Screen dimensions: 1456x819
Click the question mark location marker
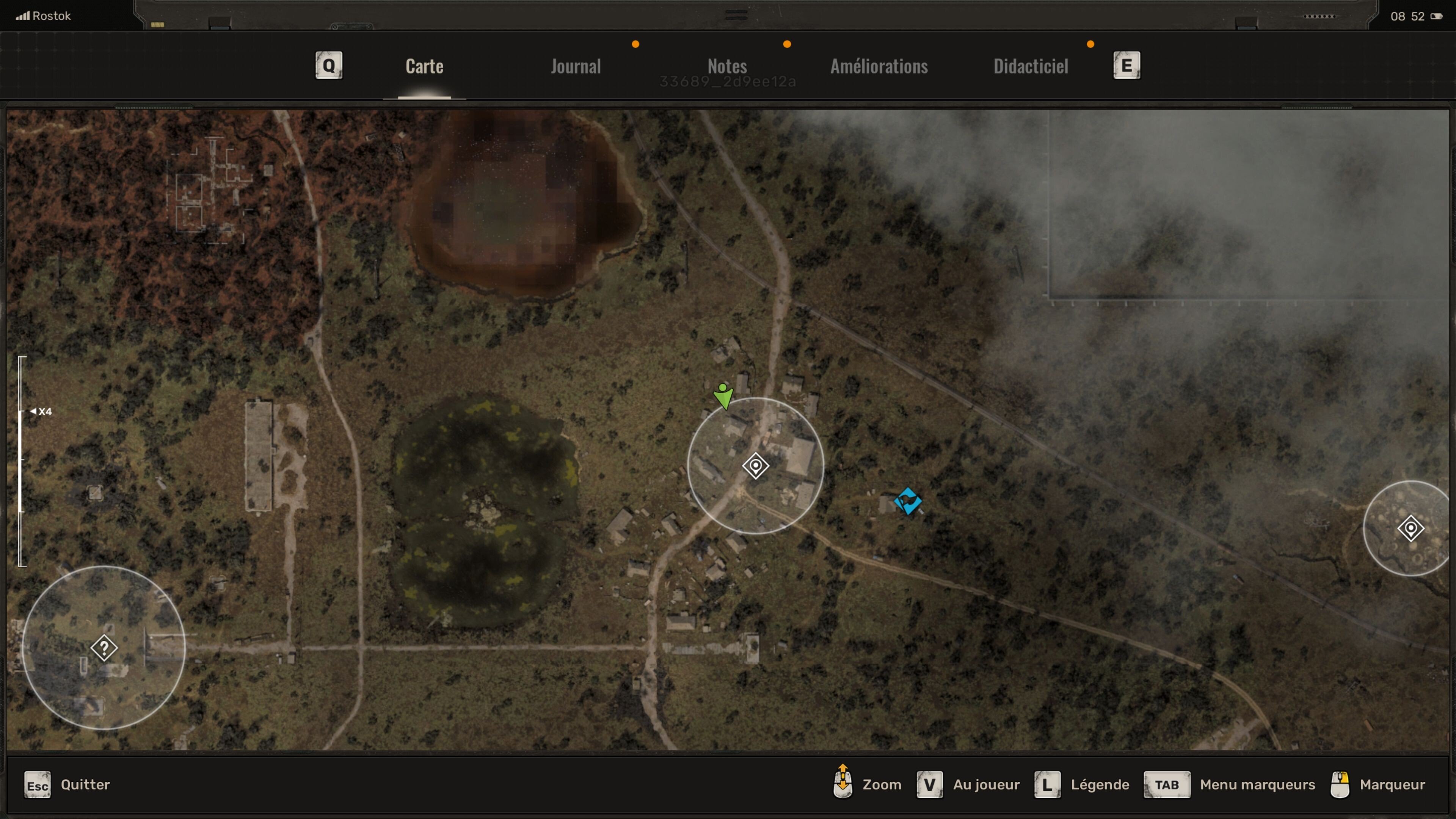105,648
